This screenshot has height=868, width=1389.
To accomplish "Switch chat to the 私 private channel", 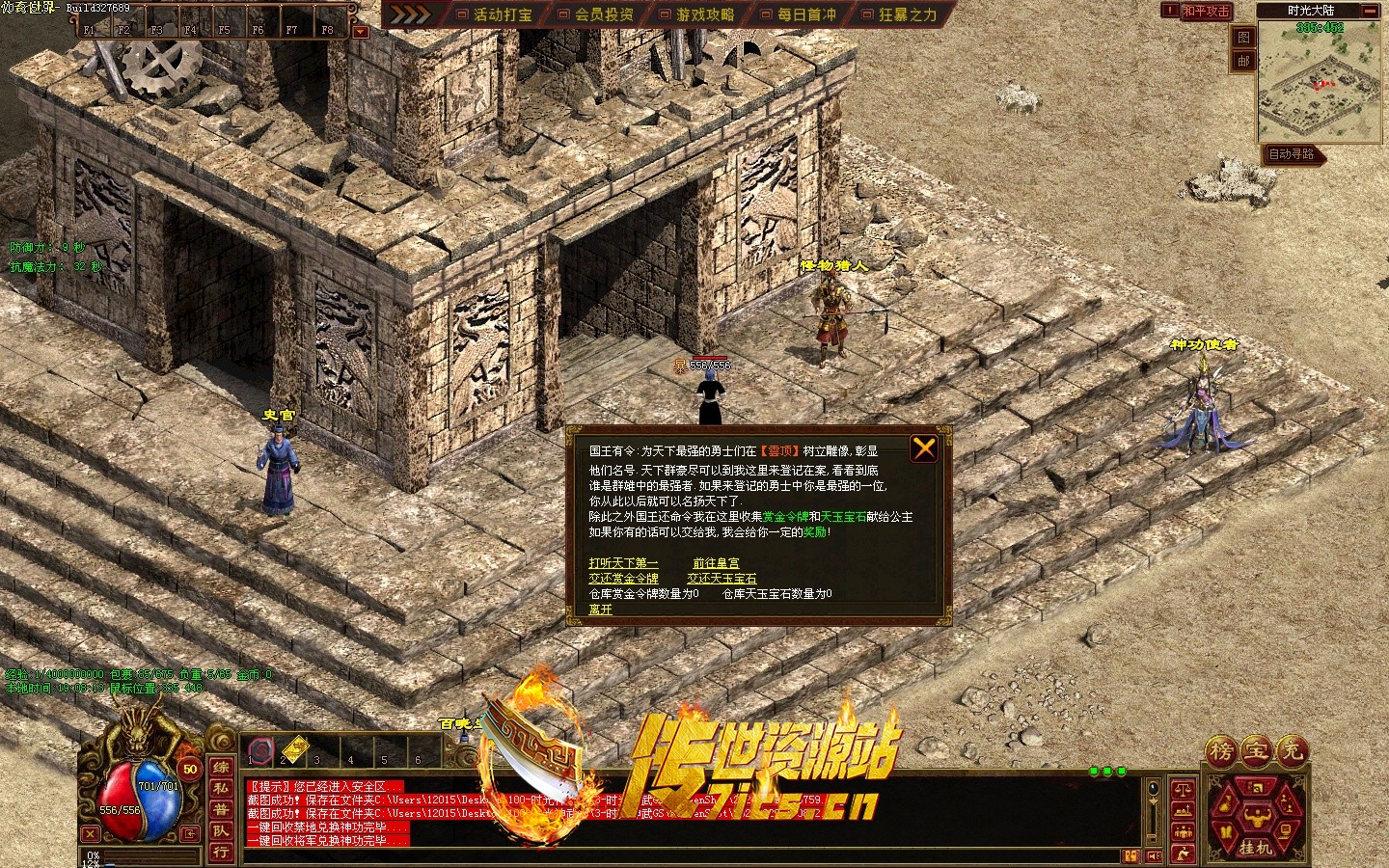I will point(221,788).
